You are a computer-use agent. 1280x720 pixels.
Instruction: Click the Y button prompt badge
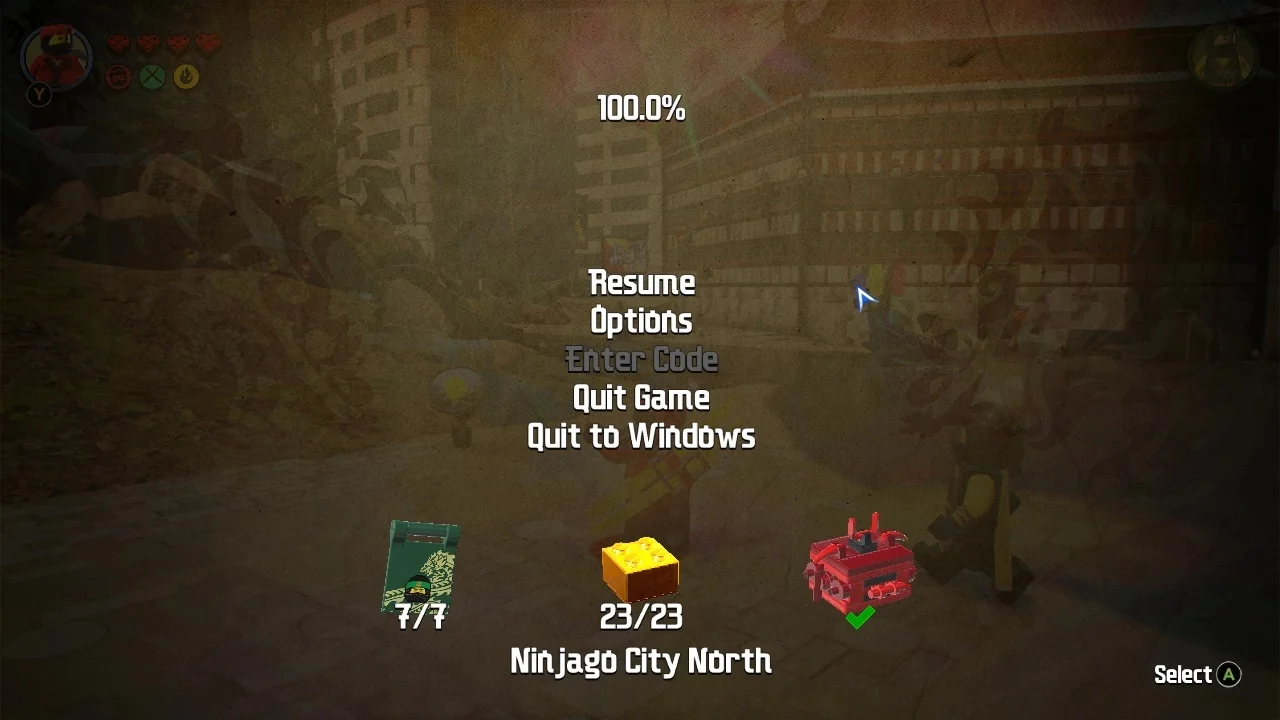[x=40, y=94]
